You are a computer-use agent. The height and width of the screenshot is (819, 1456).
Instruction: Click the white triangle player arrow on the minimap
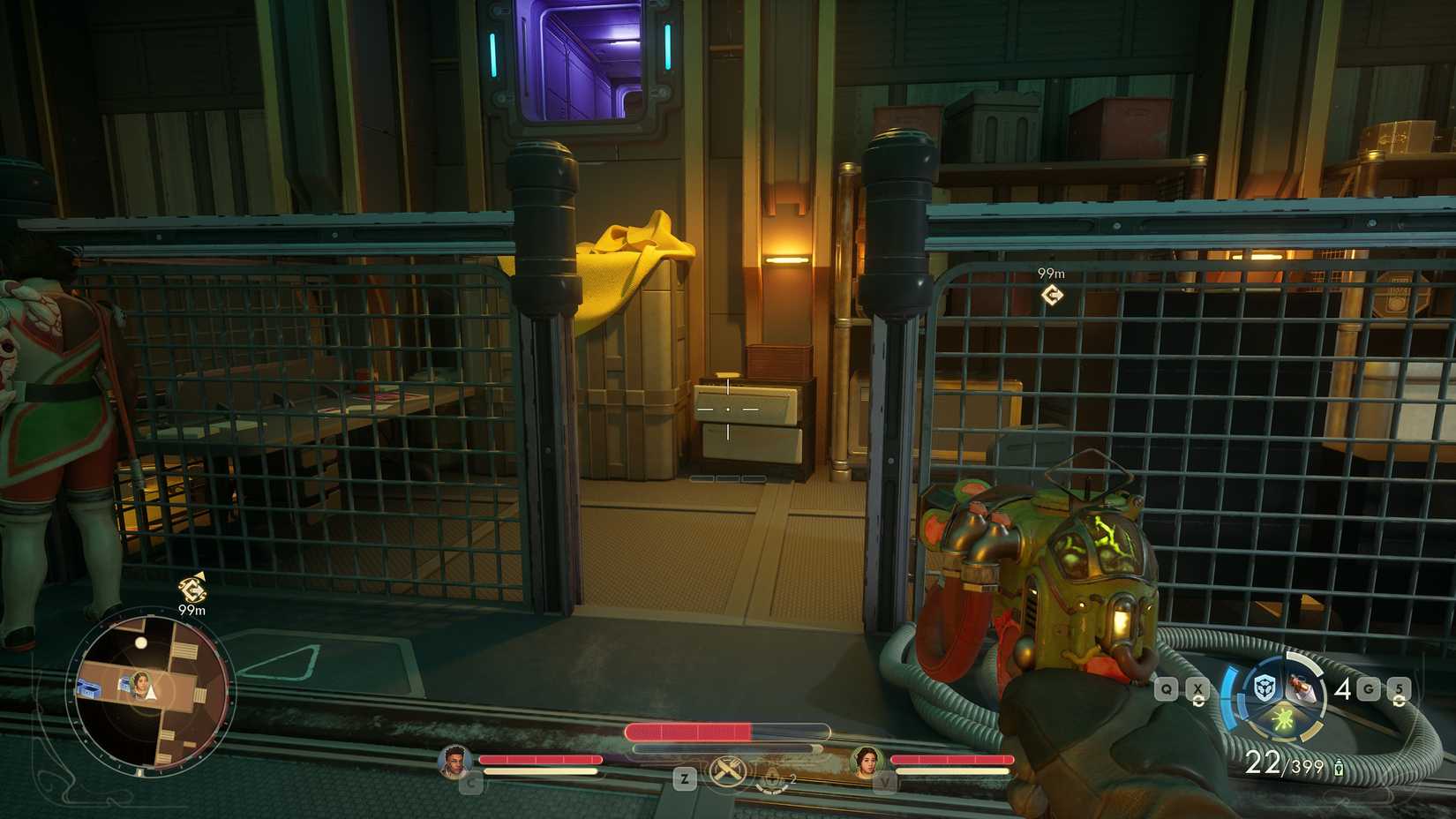pyautogui.click(x=150, y=690)
